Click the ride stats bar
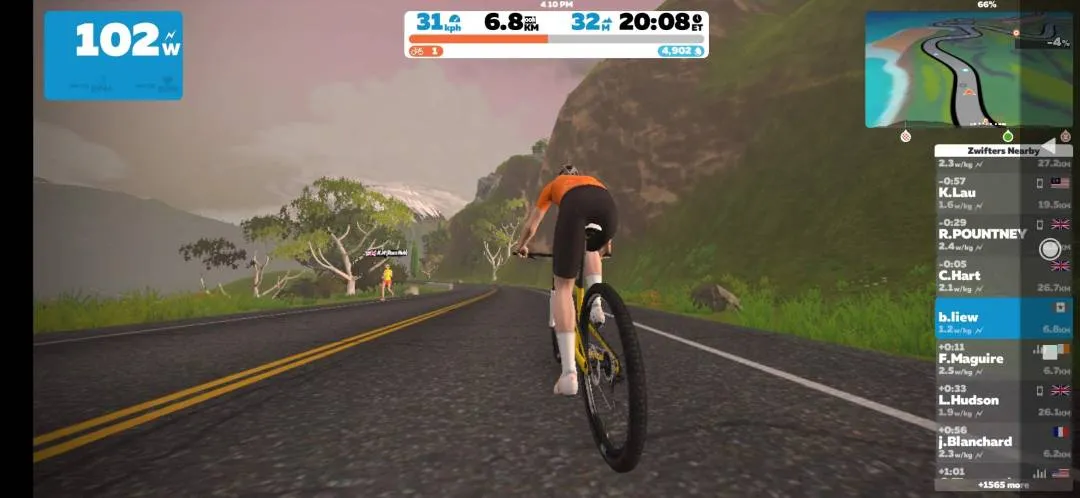Viewport: 1080px width, 498px height. 556,34
